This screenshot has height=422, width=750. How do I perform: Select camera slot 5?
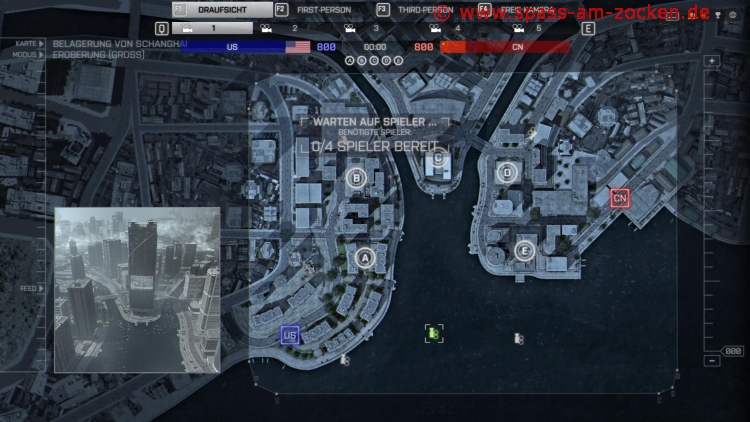(x=526, y=29)
